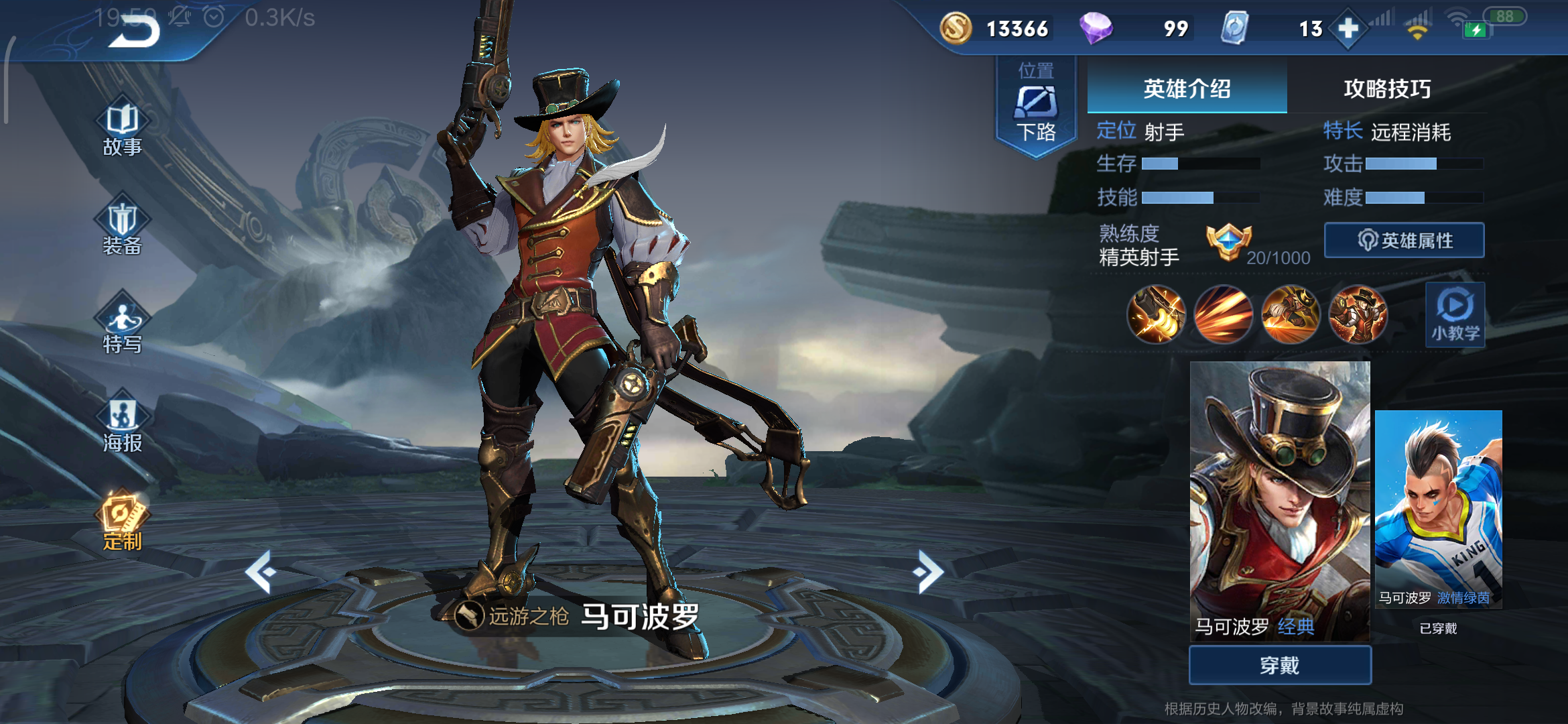Open the 英雄属性 hero attributes
Image resolution: width=1568 pixels, height=724 pixels.
[1404, 241]
